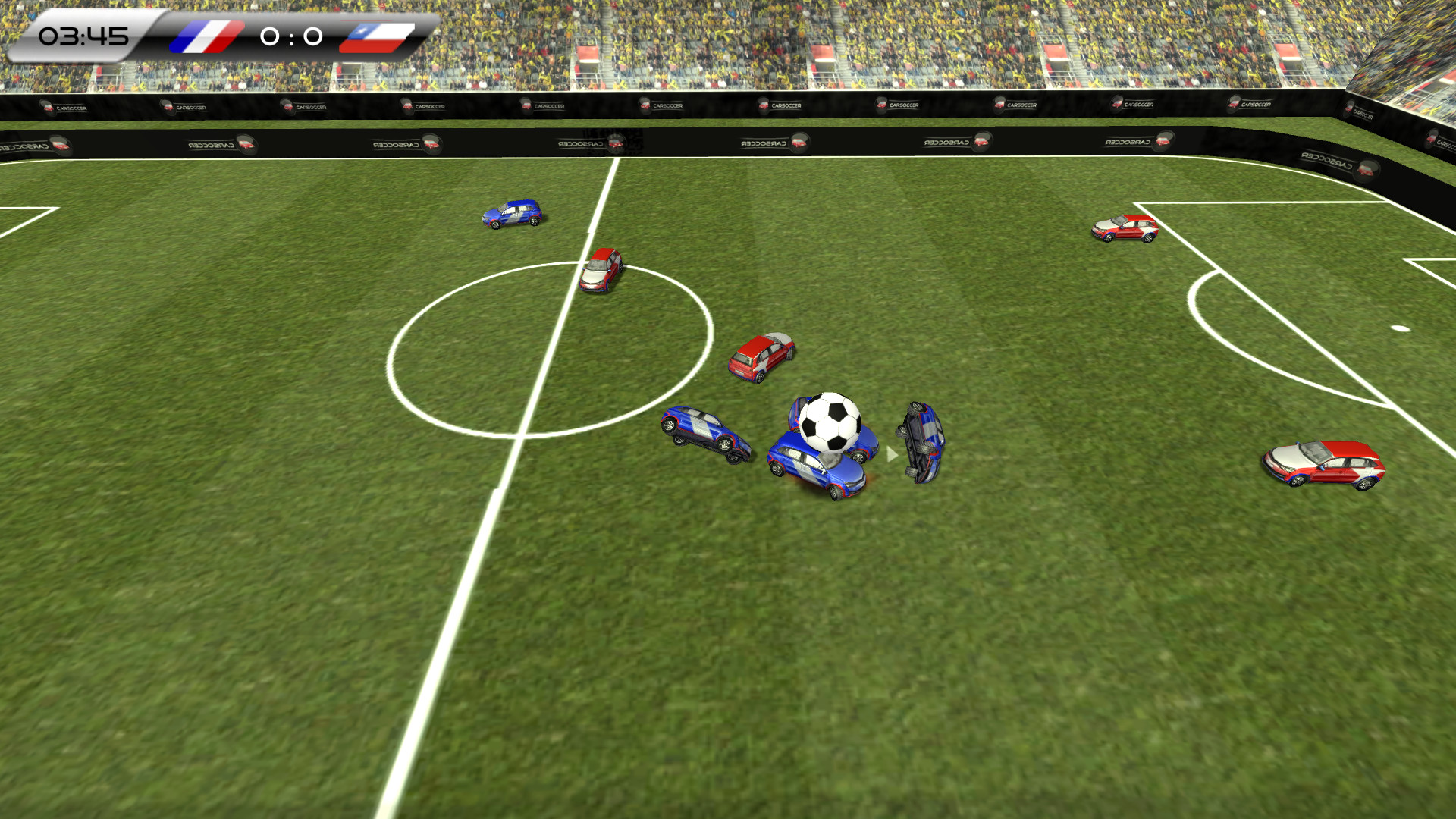
Task: Select the blue car in the upper left field
Action: point(512,214)
